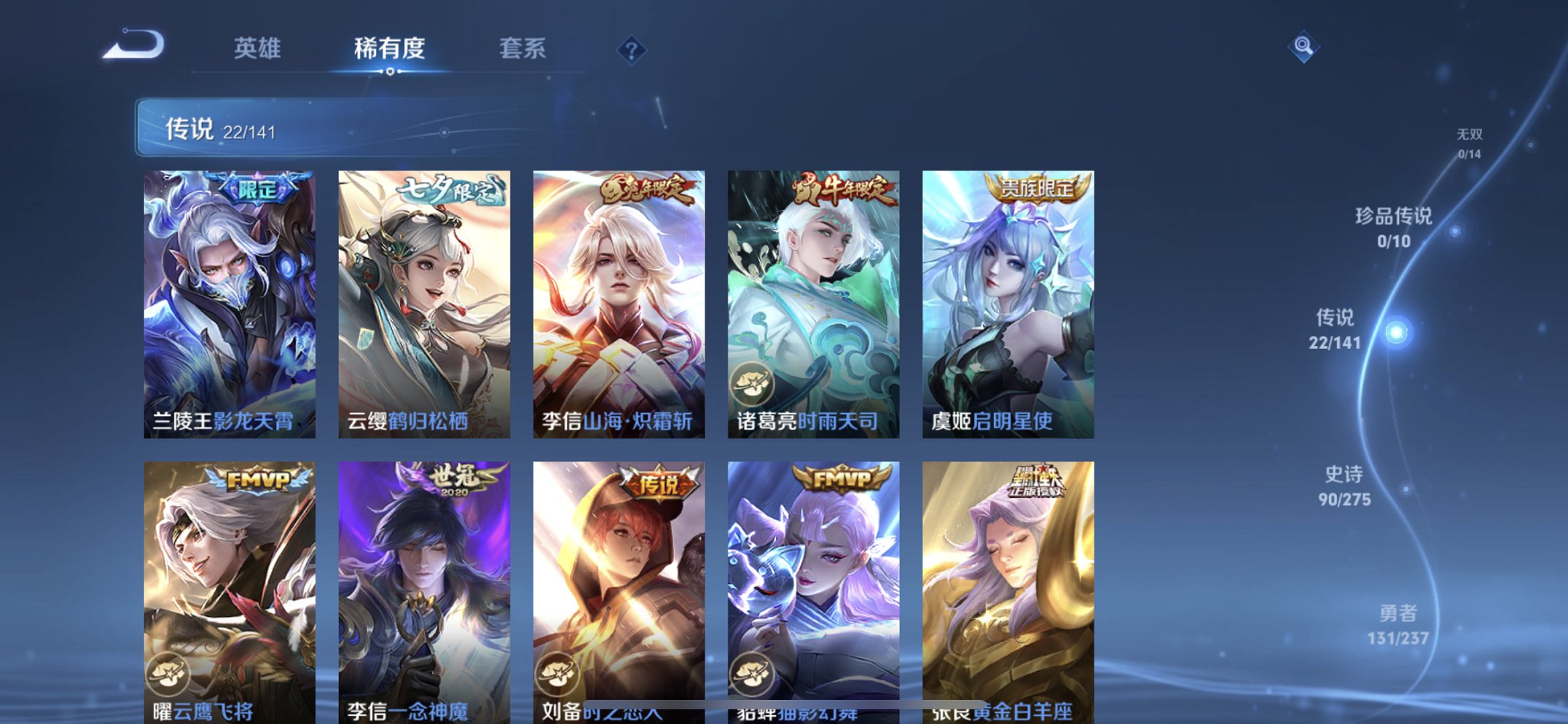Switch to the 英雄 tab
The image size is (1568, 724).
pos(256,47)
